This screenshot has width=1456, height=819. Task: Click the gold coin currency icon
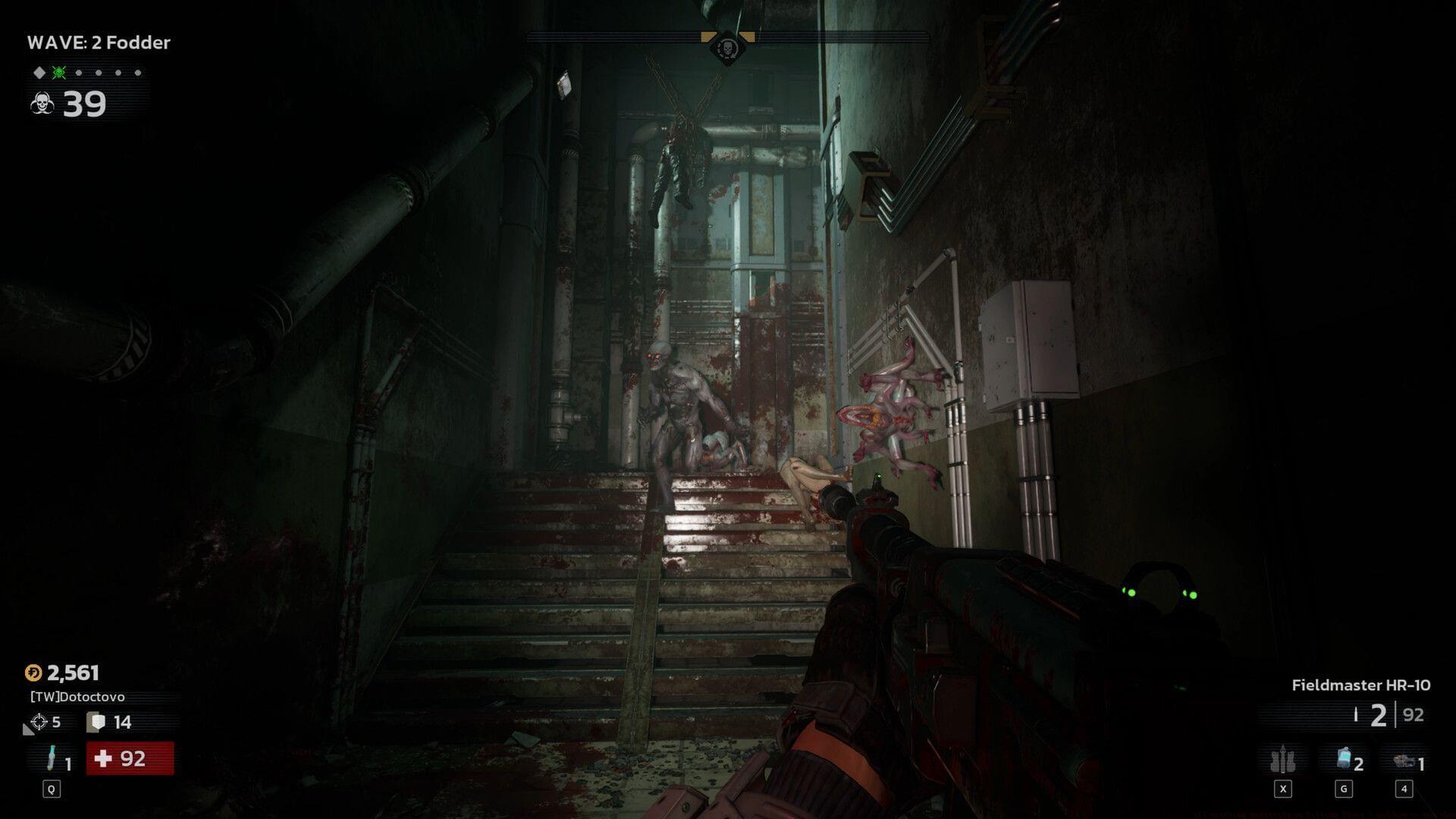pyautogui.click(x=33, y=673)
